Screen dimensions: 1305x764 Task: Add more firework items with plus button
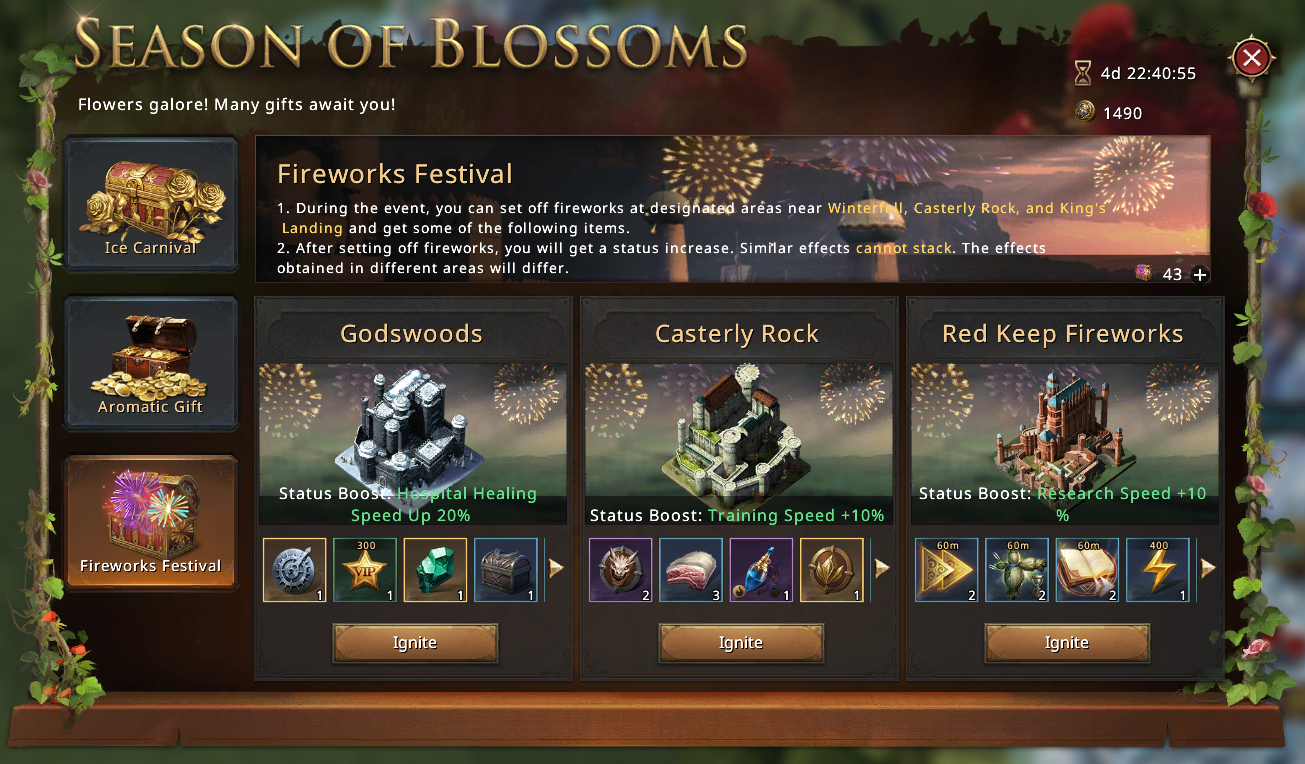[x=1200, y=274]
